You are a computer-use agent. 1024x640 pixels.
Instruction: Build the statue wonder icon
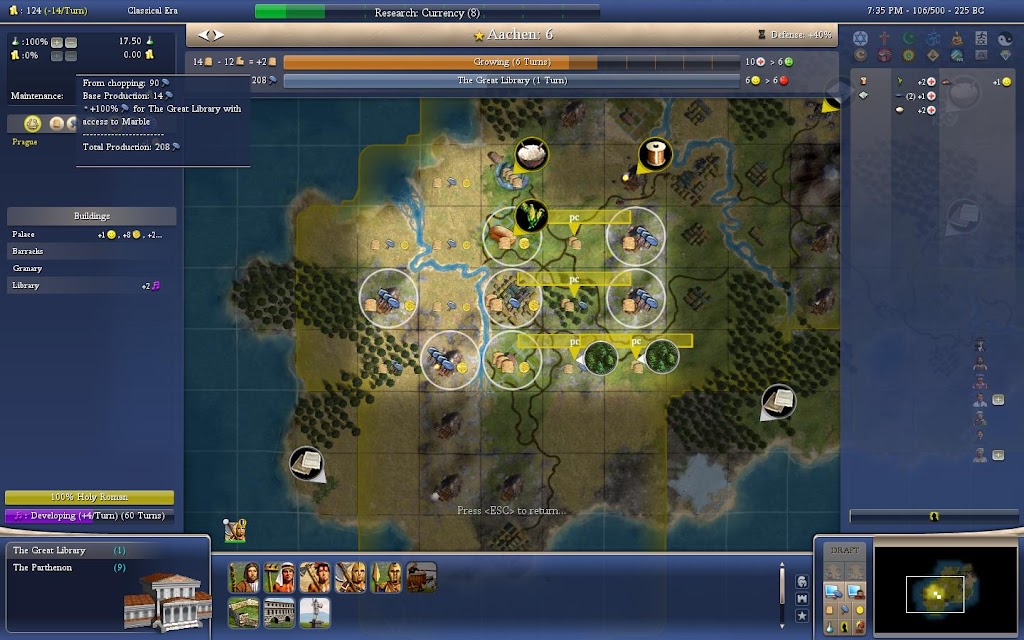click(x=314, y=611)
